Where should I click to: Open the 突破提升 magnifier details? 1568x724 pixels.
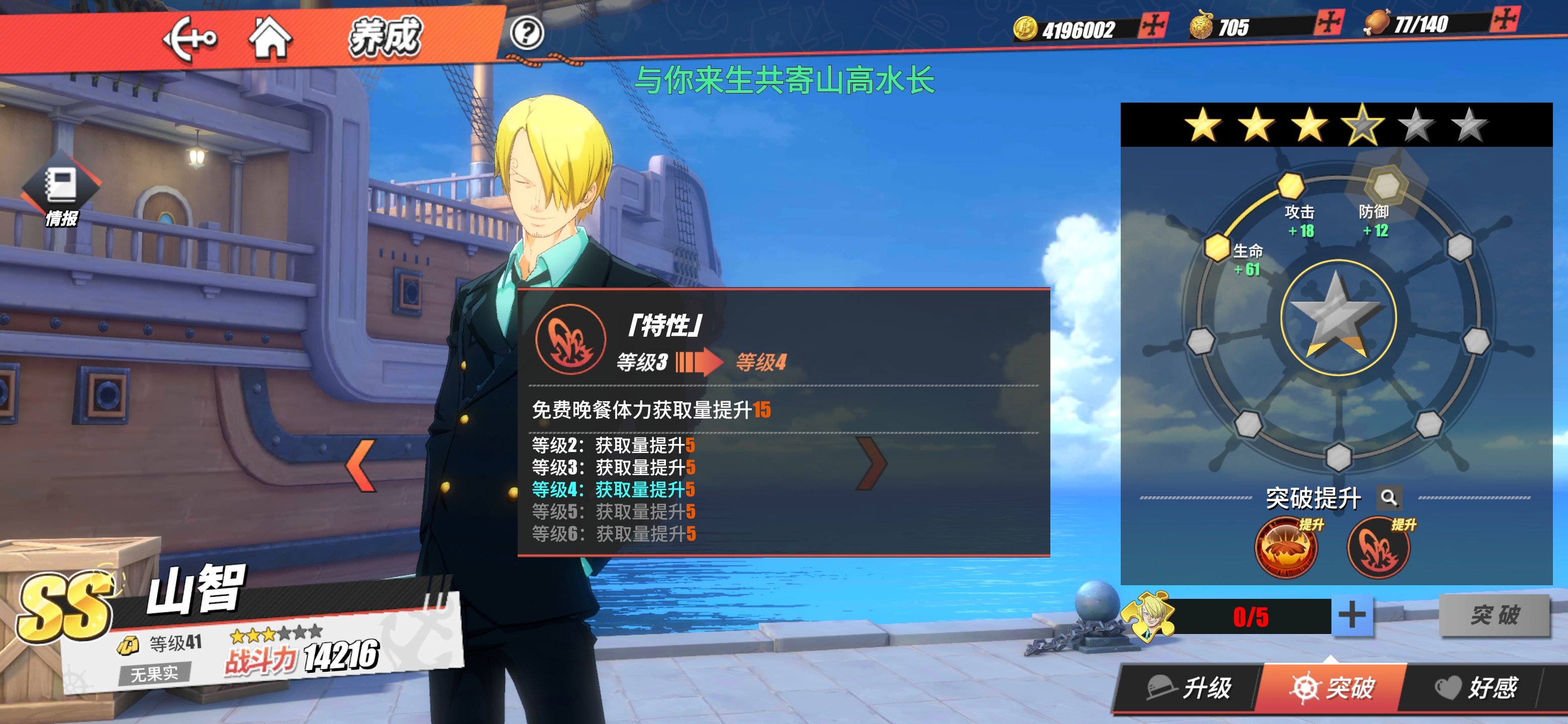(1389, 497)
